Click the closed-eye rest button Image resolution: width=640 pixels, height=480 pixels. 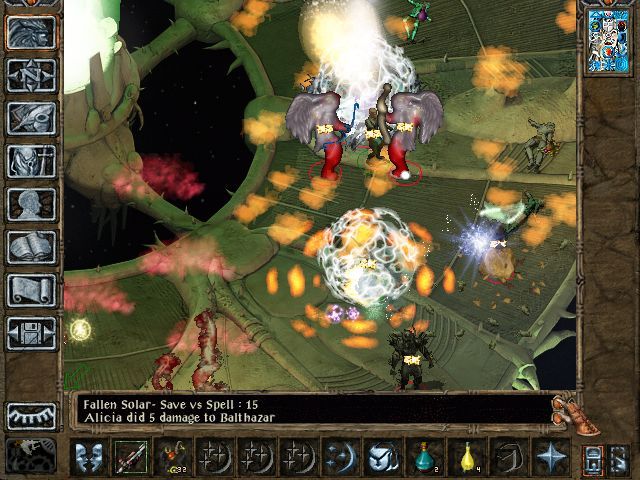[x=31, y=415]
